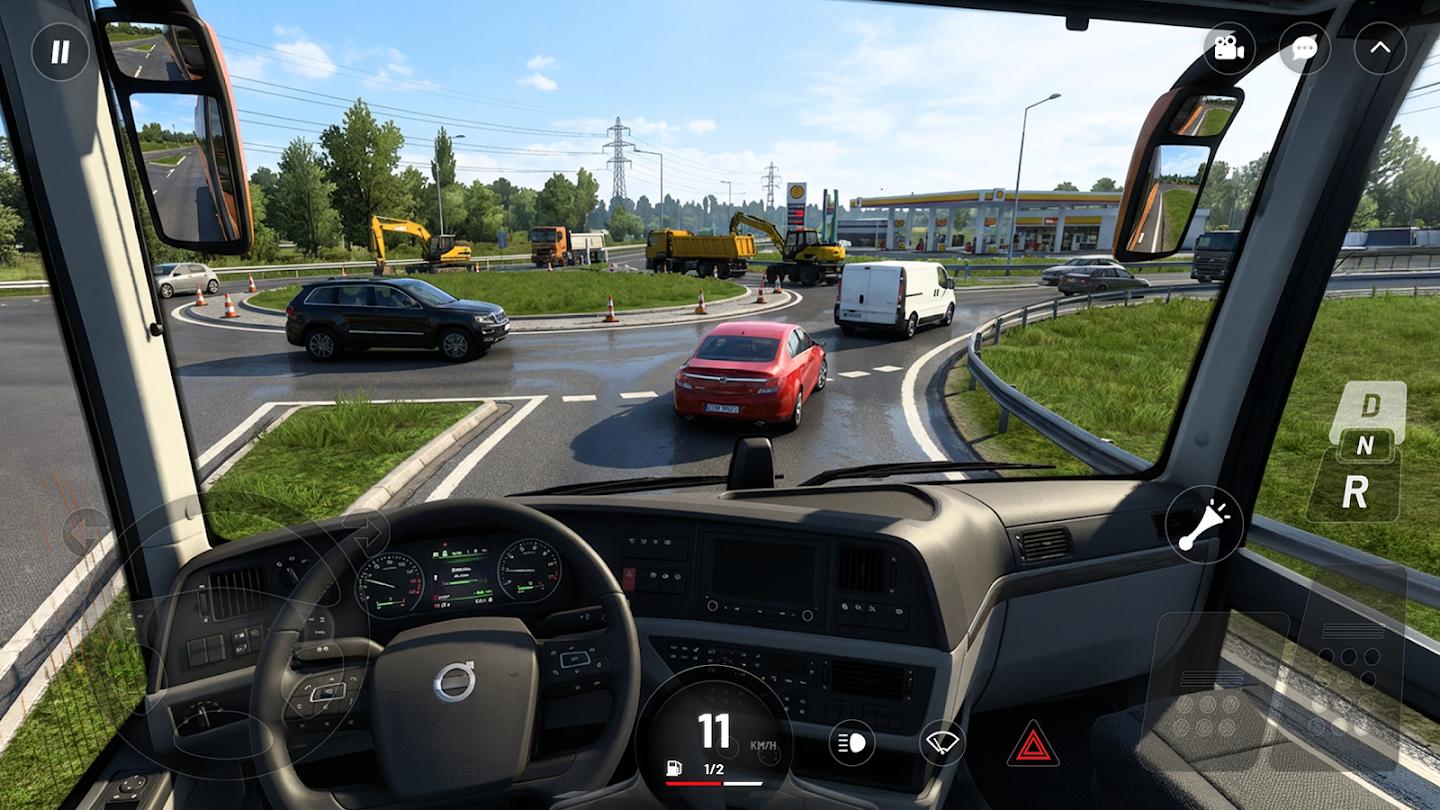Image resolution: width=1440 pixels, height=810 pixels.
Task: Turn on the windshield wipers
Action: [x=942, y=743]
